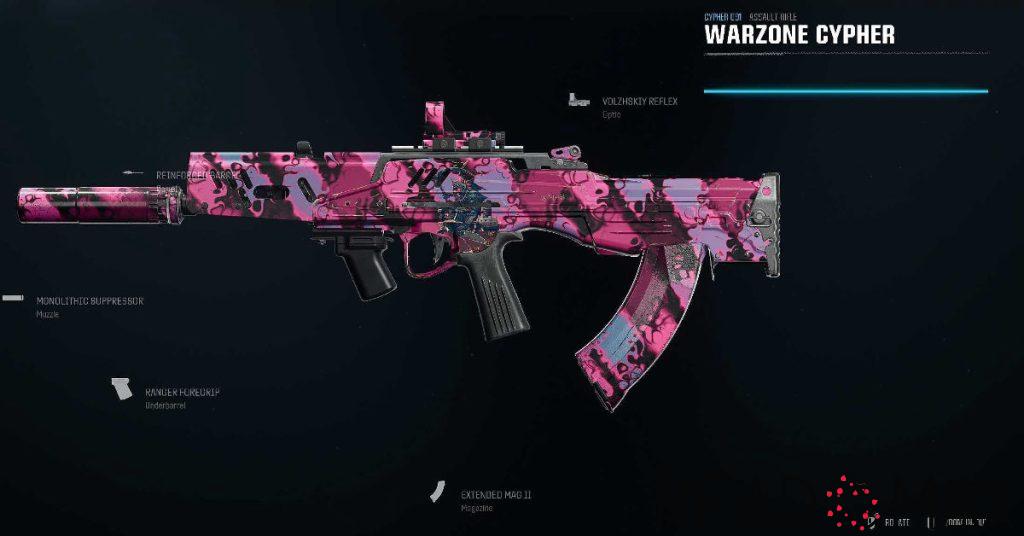Click the Ranger Foregrip underbarrel slot

pos(181,392)
